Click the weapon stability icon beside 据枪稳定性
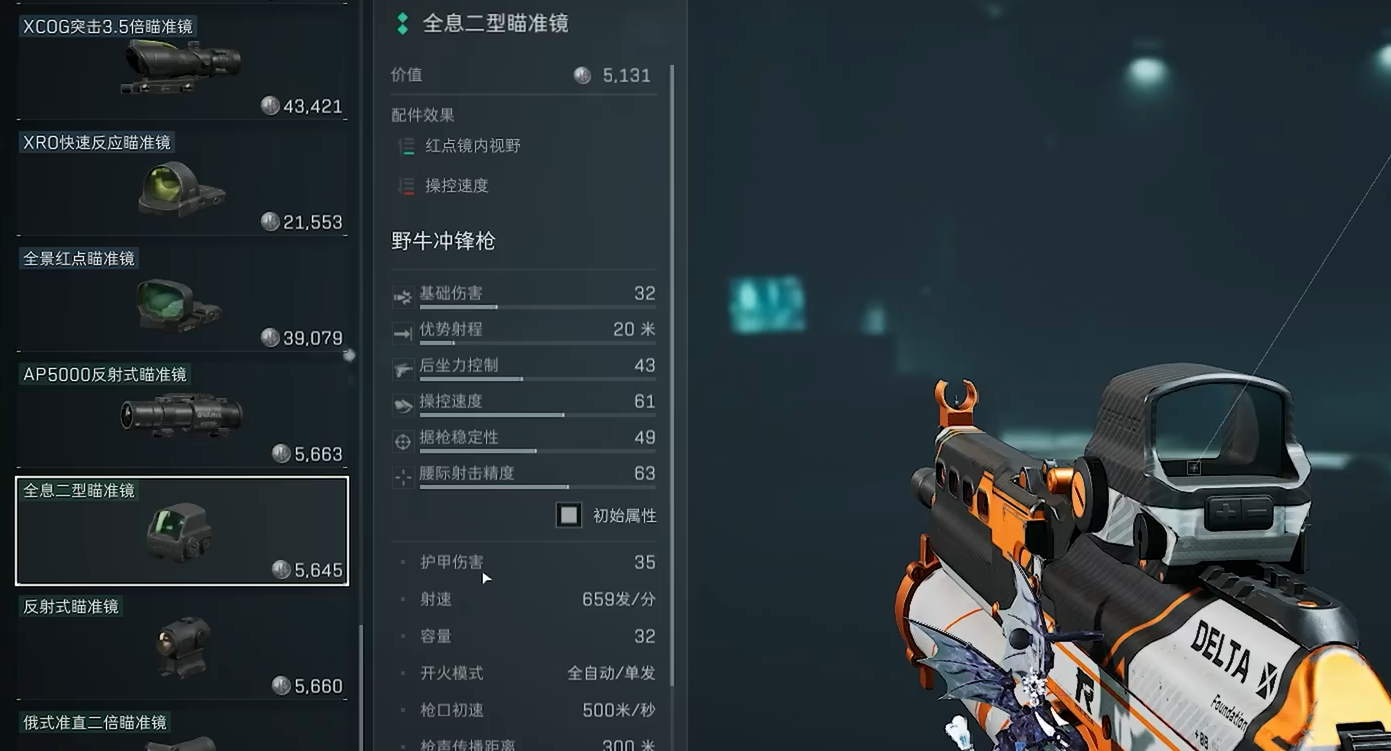 click(403, 440)
